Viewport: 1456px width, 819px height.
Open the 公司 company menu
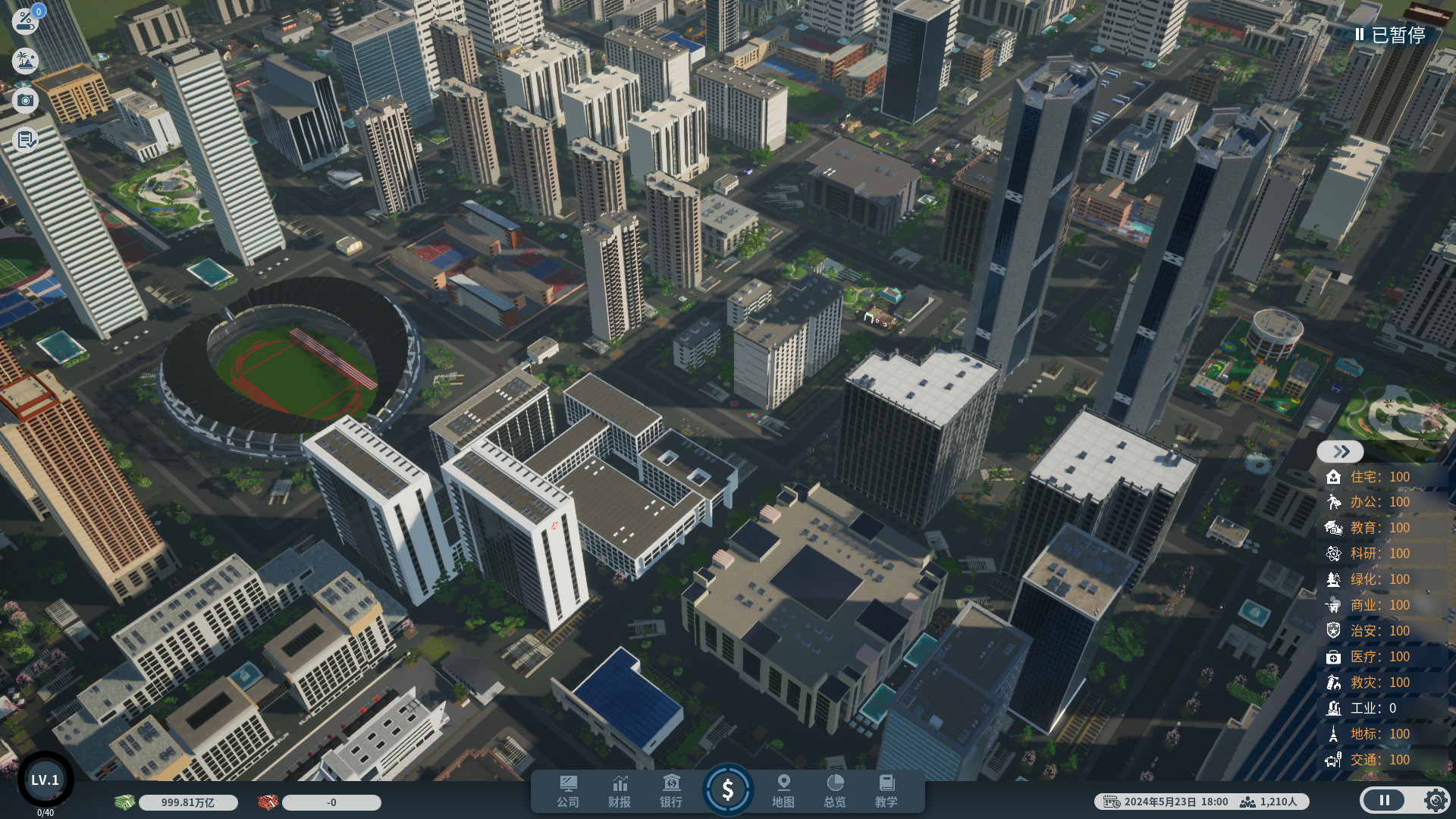click(569, 791)
